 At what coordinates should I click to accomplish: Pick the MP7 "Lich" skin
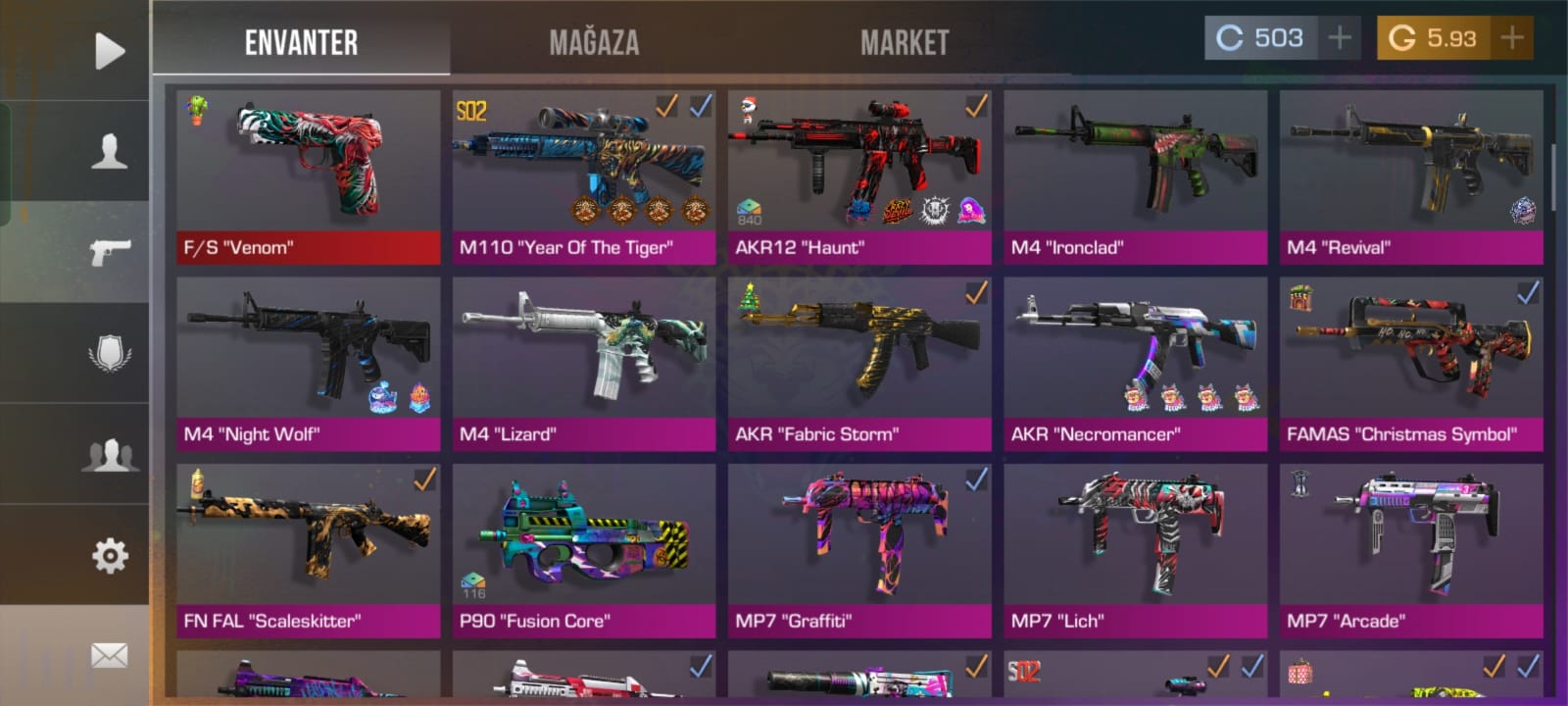pyautogui.click(x=1135, y=550)
